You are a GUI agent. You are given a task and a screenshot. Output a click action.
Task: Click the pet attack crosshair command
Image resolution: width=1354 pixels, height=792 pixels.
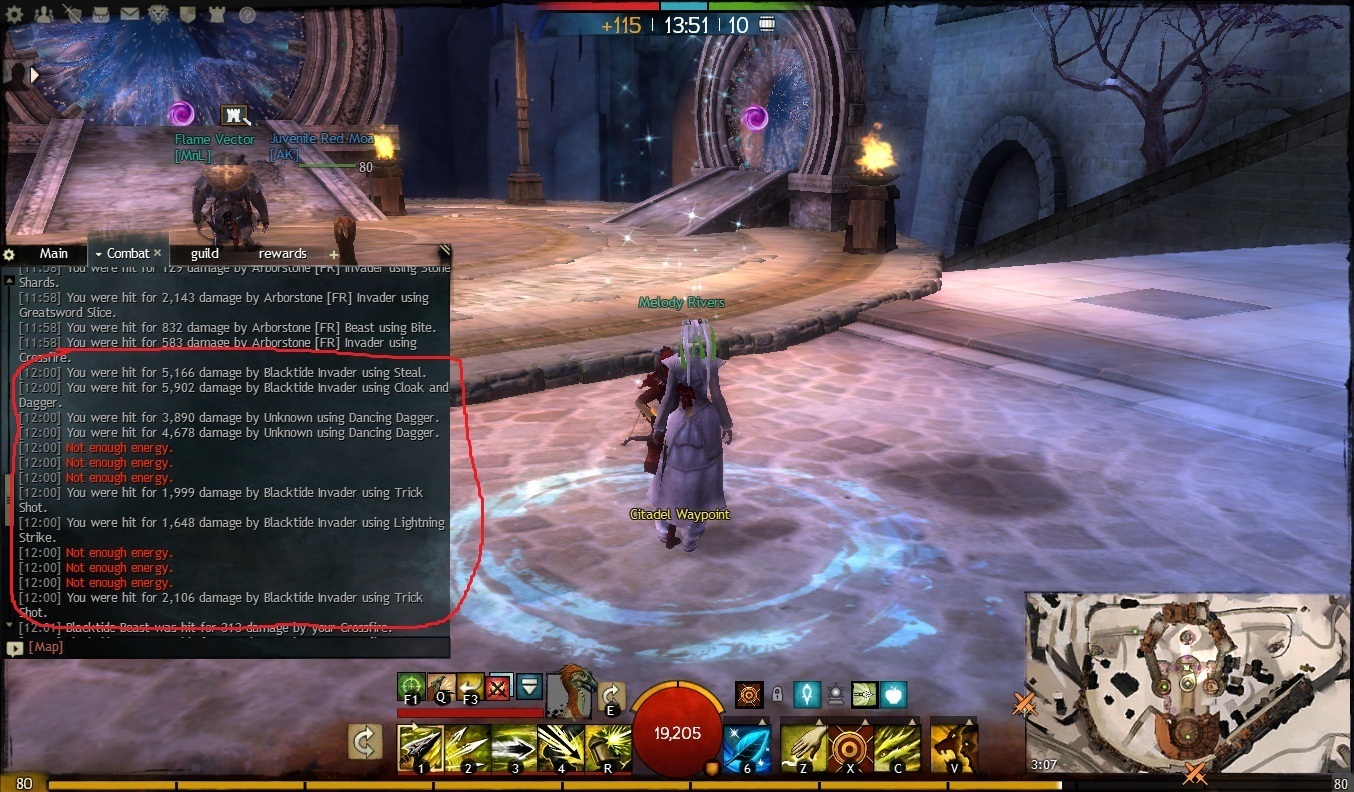[x=410, y=687]
